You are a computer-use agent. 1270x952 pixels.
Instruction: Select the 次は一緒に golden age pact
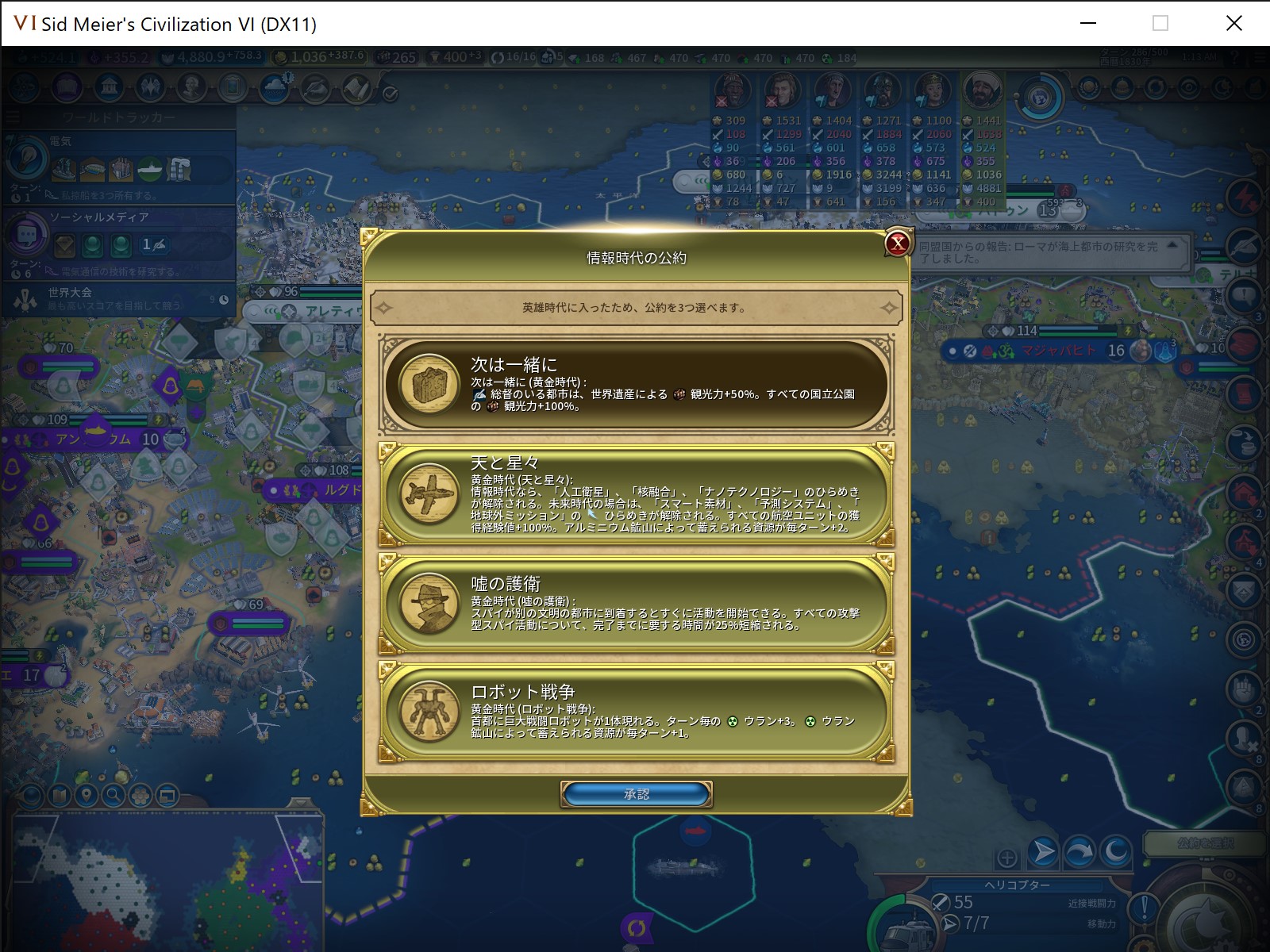(635, 386)
